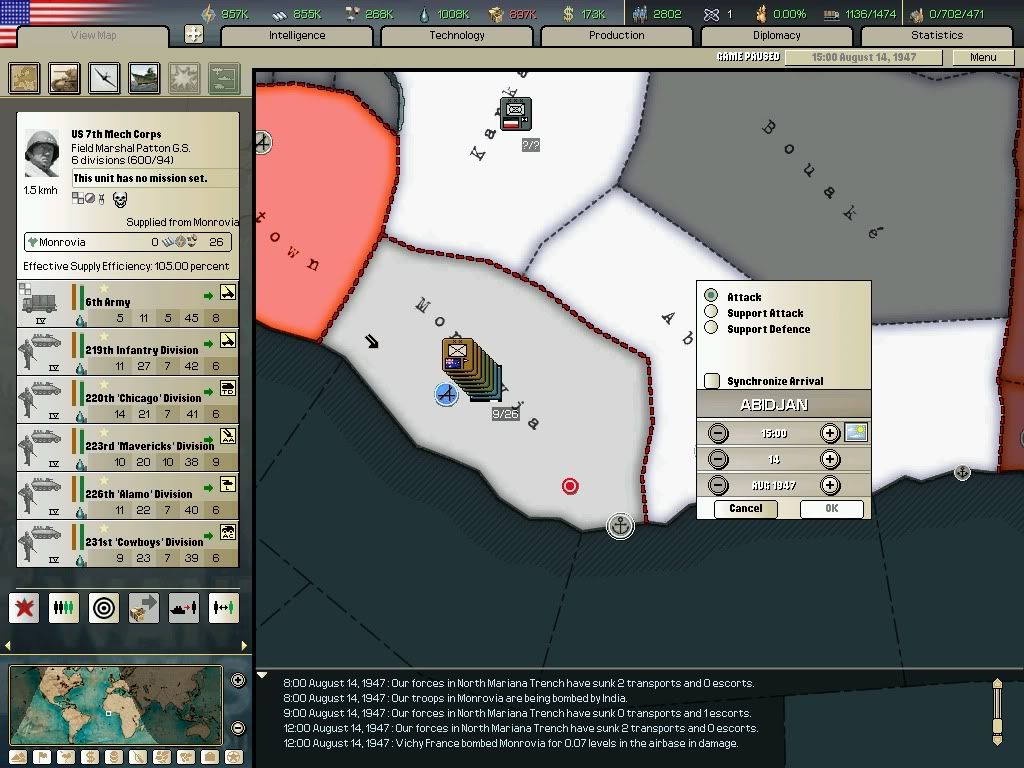Open the Production tab
The width and height of the screenshot is (1024, 768).
coord(617,36)
